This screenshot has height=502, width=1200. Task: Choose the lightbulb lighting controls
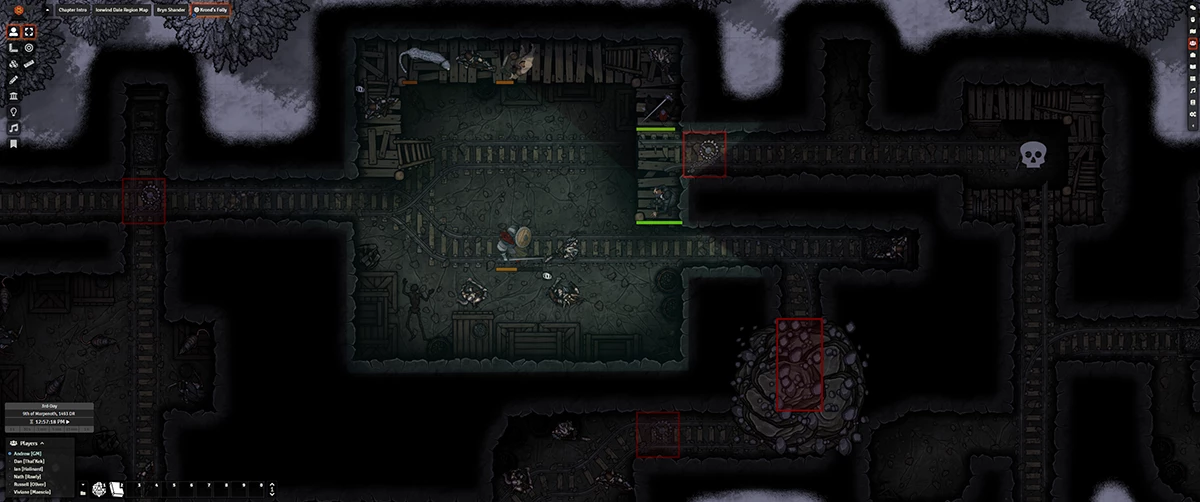coord(13,112)
